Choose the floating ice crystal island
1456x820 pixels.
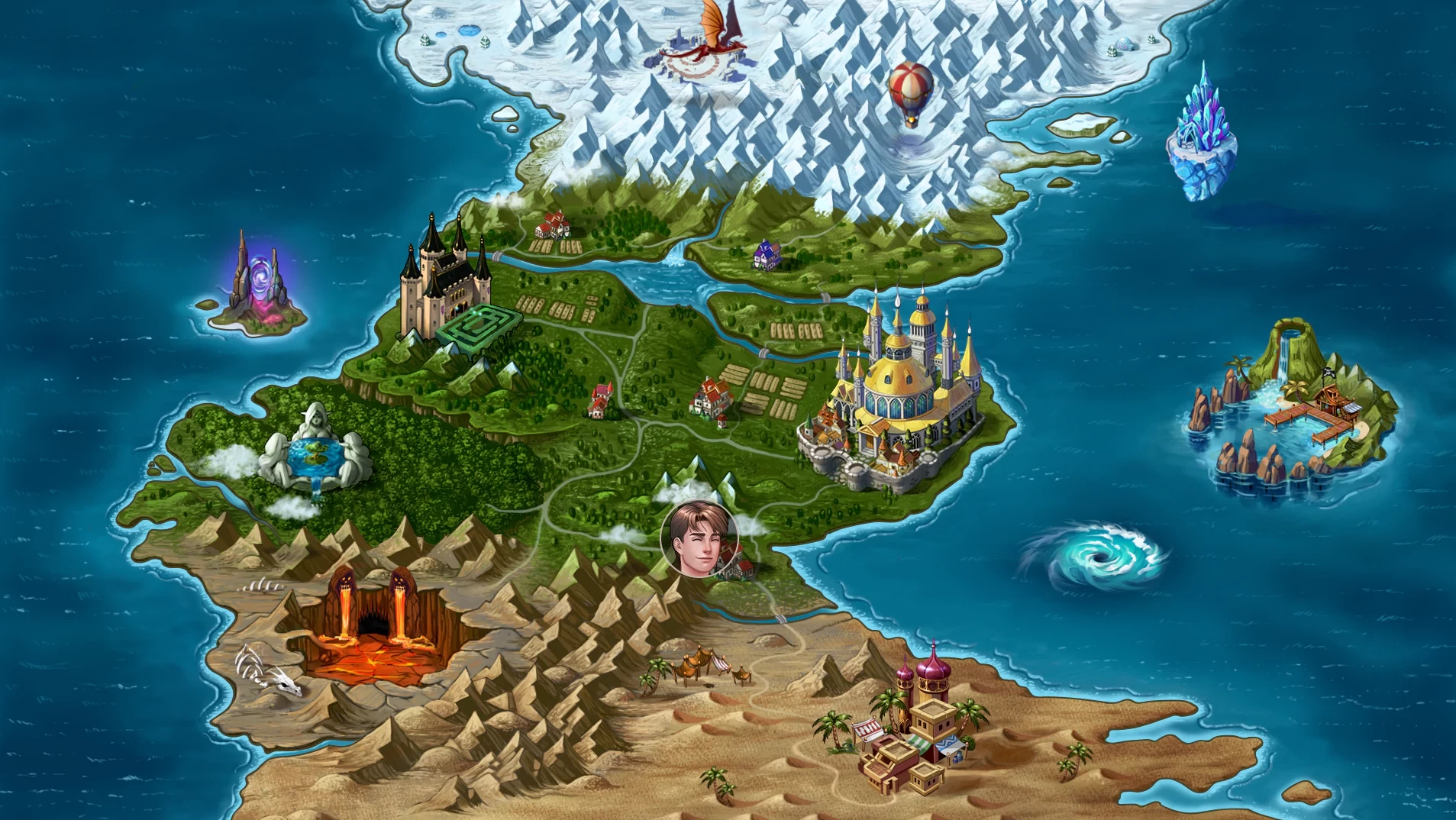click(1201, 136)
